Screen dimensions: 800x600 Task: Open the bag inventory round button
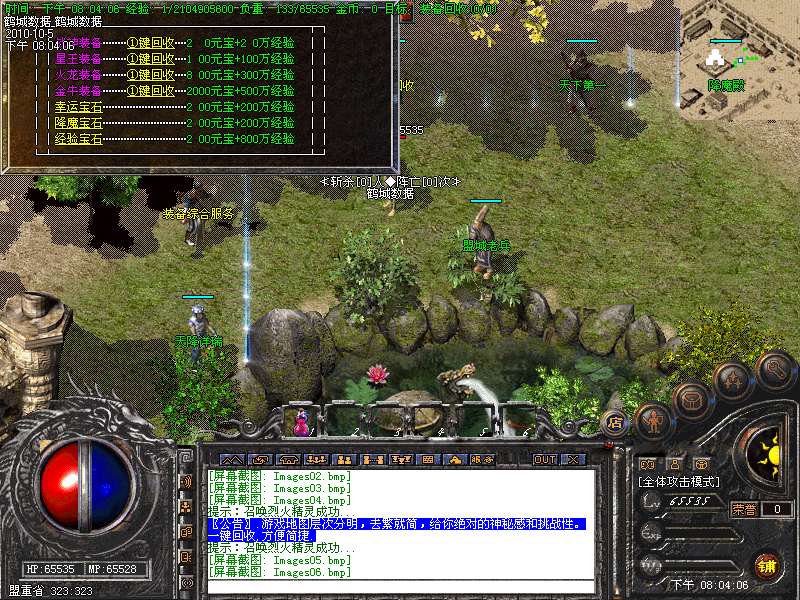coord(692,399)
